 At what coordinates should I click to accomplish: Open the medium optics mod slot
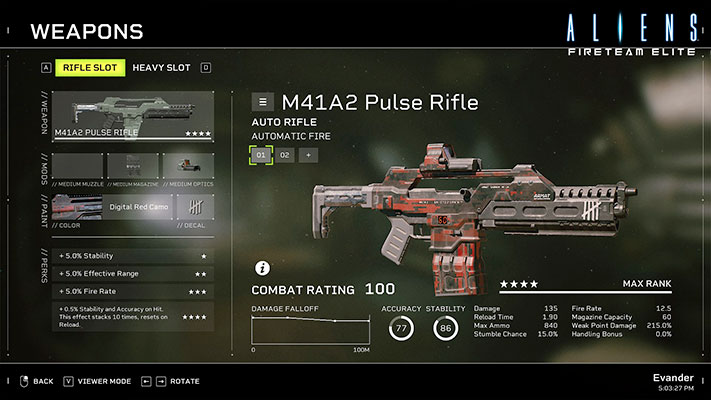tap(188, 166)
